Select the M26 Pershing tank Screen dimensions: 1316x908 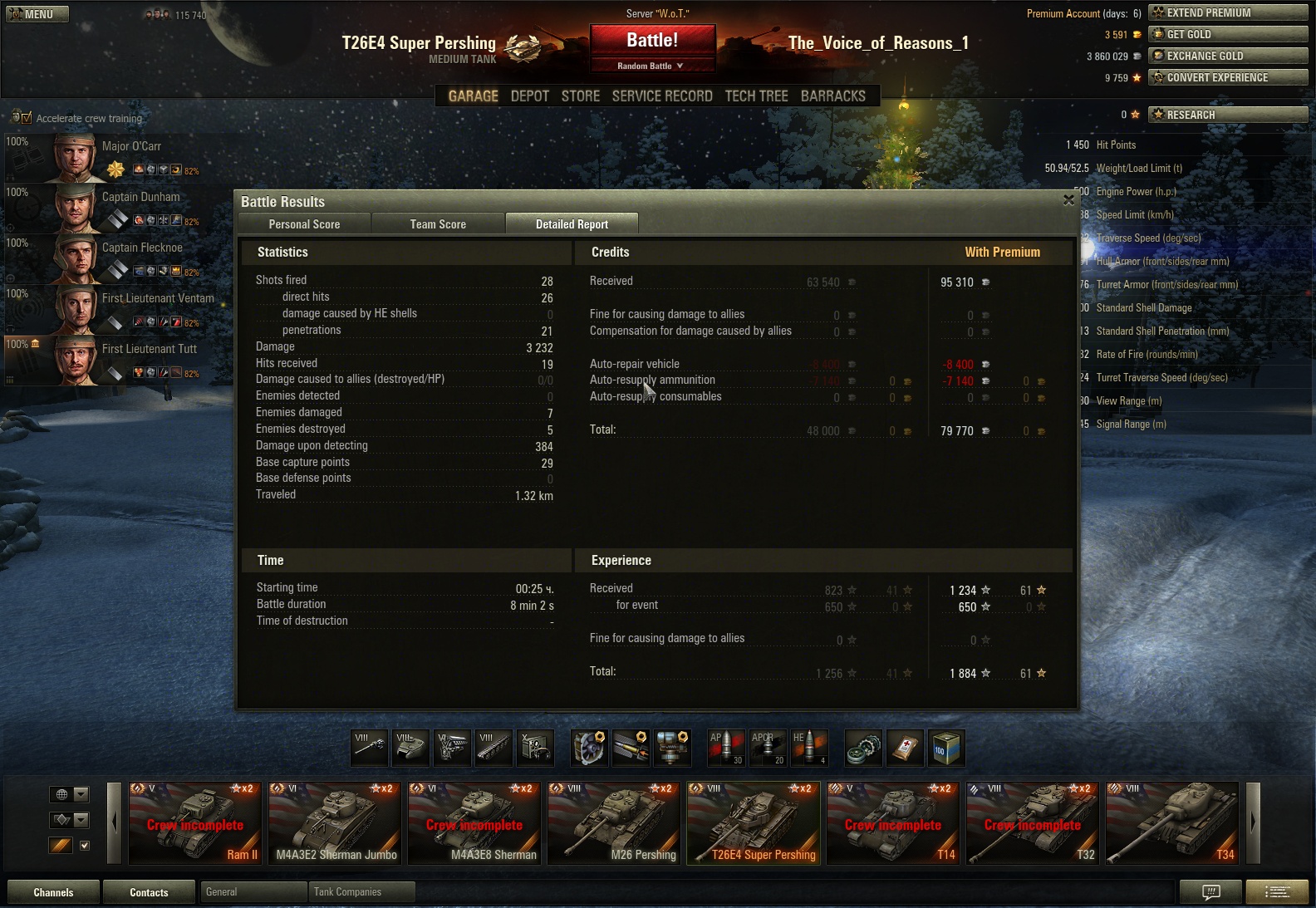(x=616, y=823)
